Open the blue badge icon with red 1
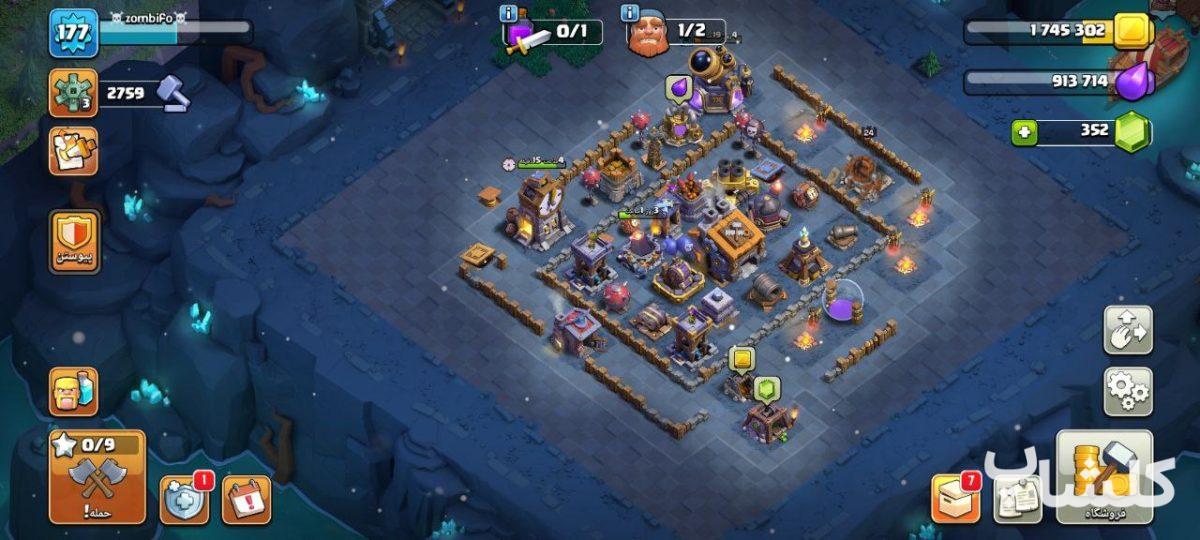 (185, 499)
